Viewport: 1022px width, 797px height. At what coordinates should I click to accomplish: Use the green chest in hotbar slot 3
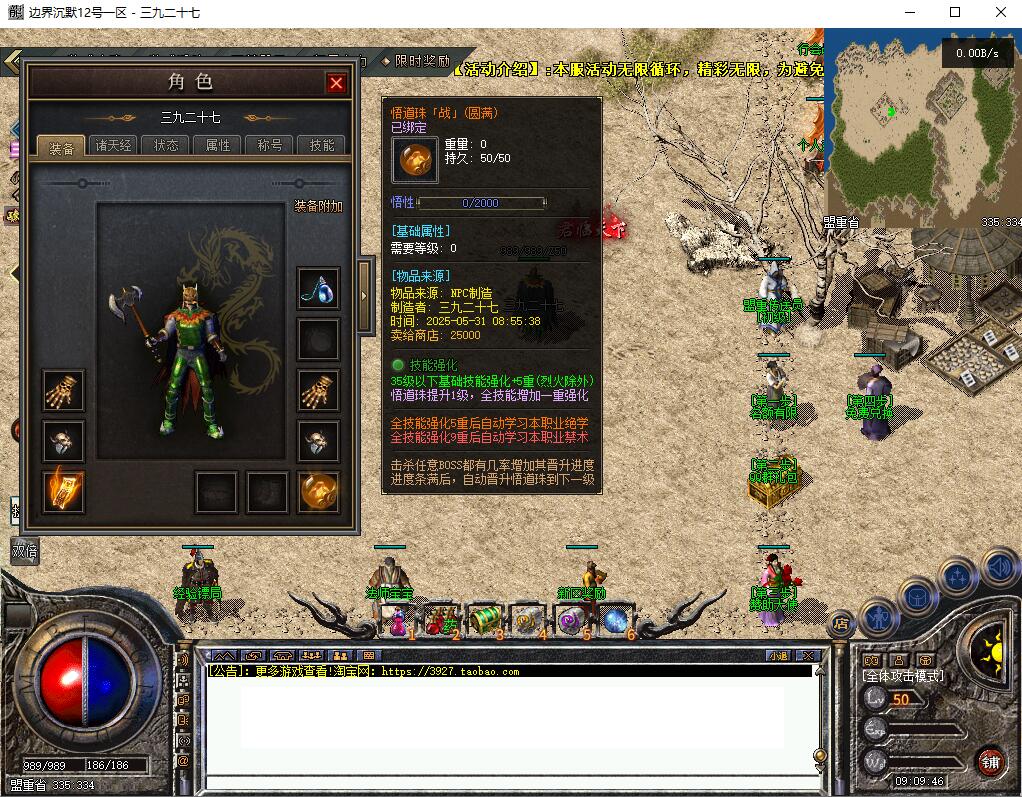coord(484,620)
